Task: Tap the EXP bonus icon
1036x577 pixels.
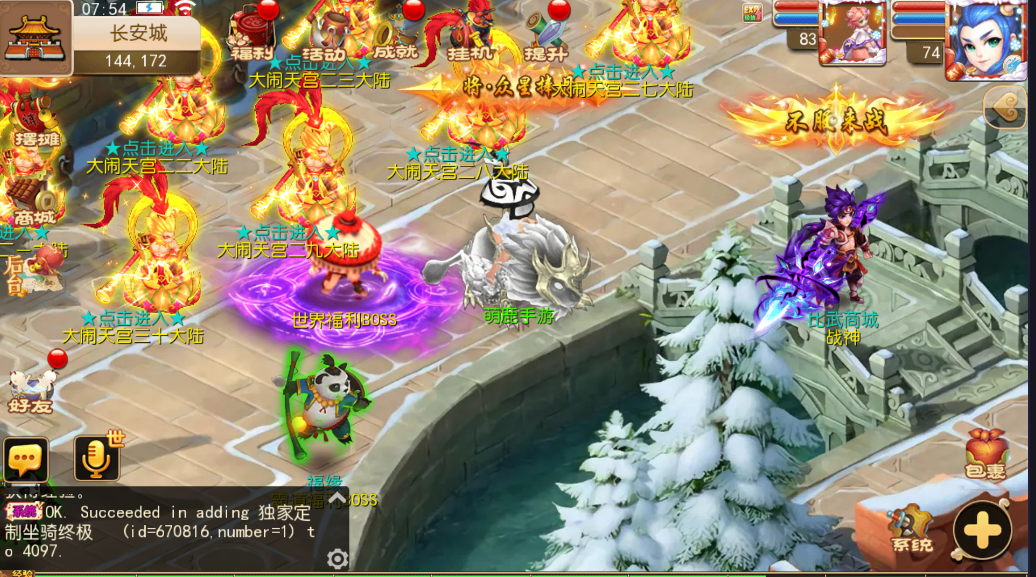Action: pyautogui.click(x=751, y=13)
